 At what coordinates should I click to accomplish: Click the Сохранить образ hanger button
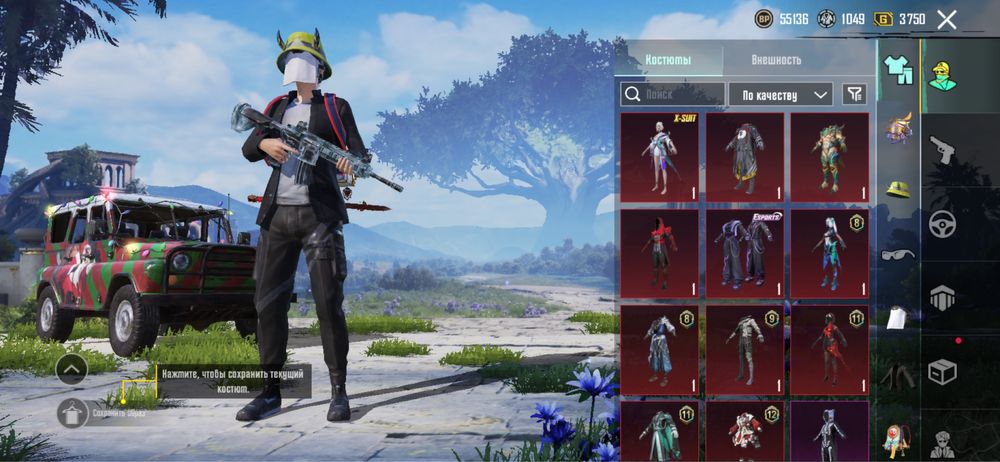tap(73, 412)
